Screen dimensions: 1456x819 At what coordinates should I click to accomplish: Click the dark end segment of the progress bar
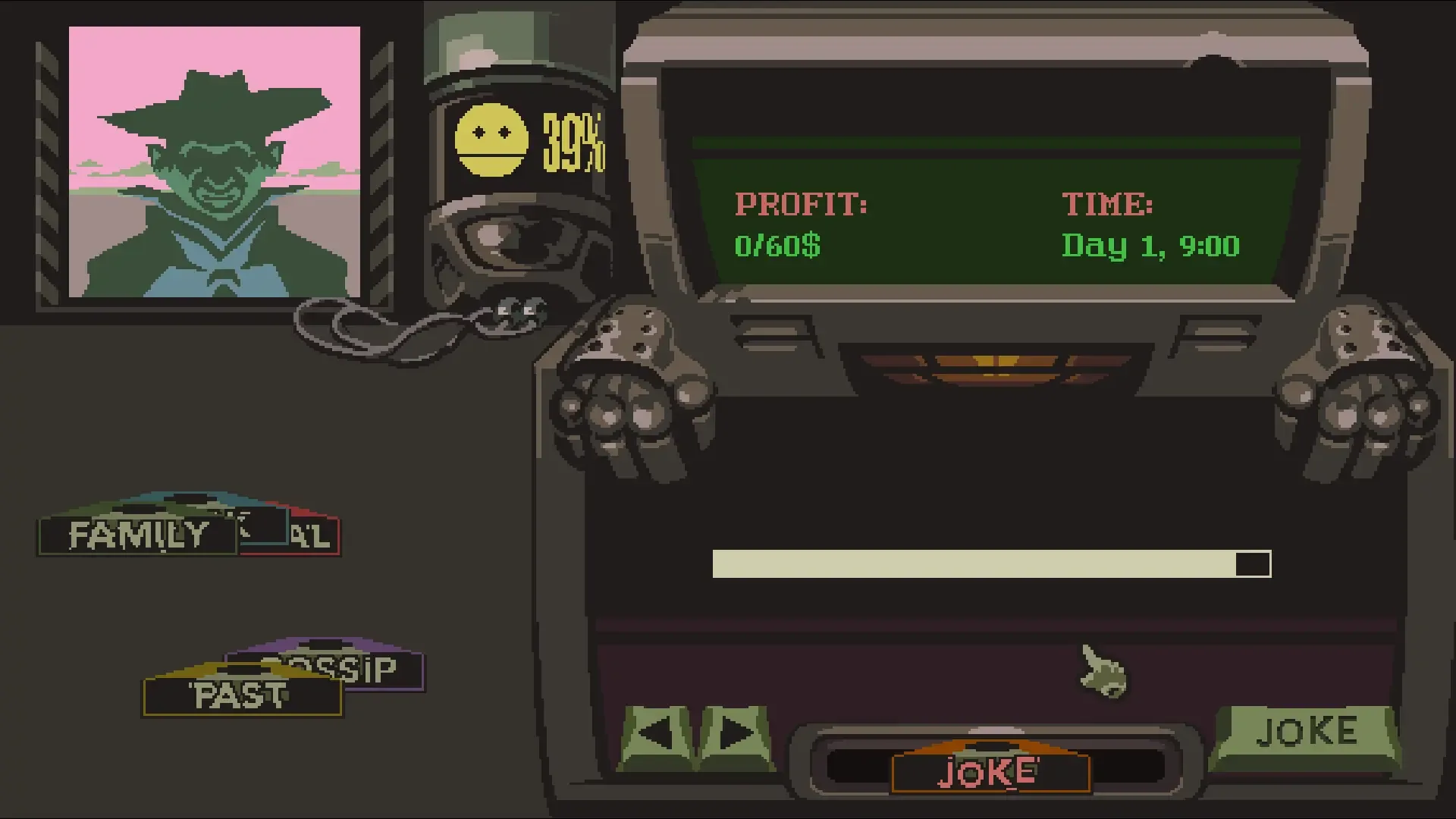[x=1251, y=563]
